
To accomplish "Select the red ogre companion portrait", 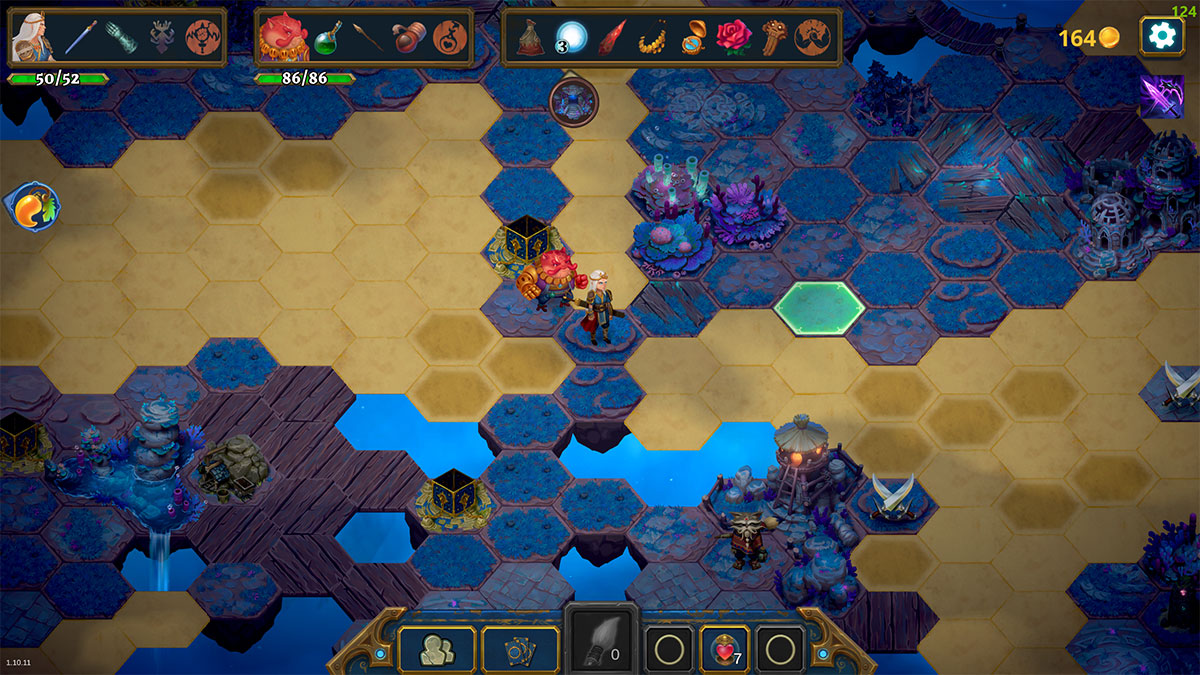I will pyautogui.click(x=283, y=38).
